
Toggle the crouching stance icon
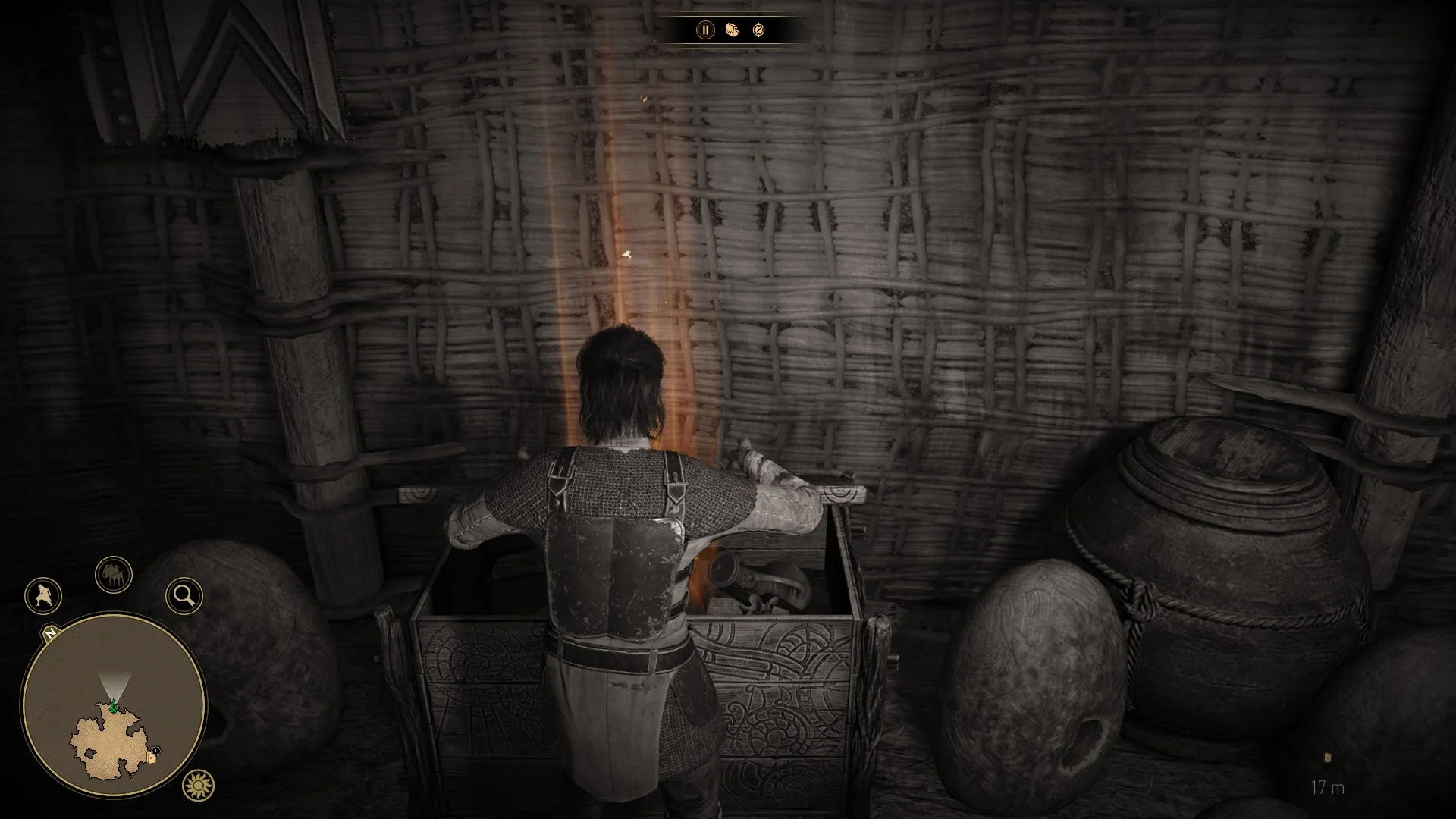click(x=43, y=595)
